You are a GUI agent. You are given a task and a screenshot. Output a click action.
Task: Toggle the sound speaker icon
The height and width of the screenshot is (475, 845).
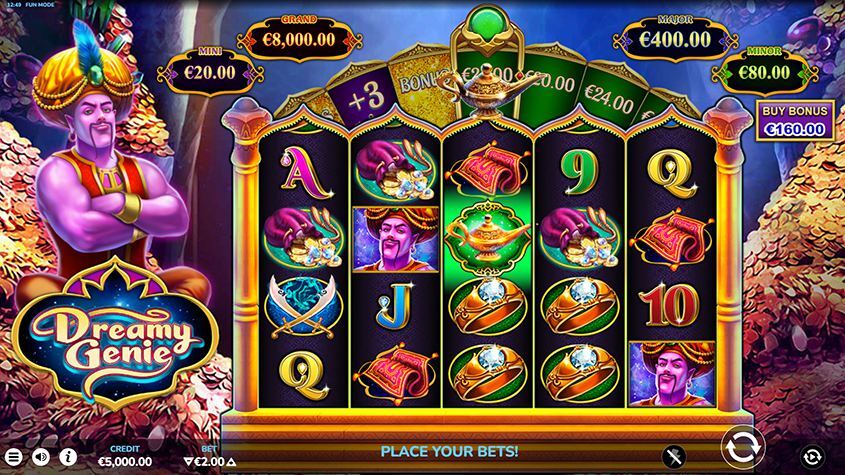[x=42, y=457]
